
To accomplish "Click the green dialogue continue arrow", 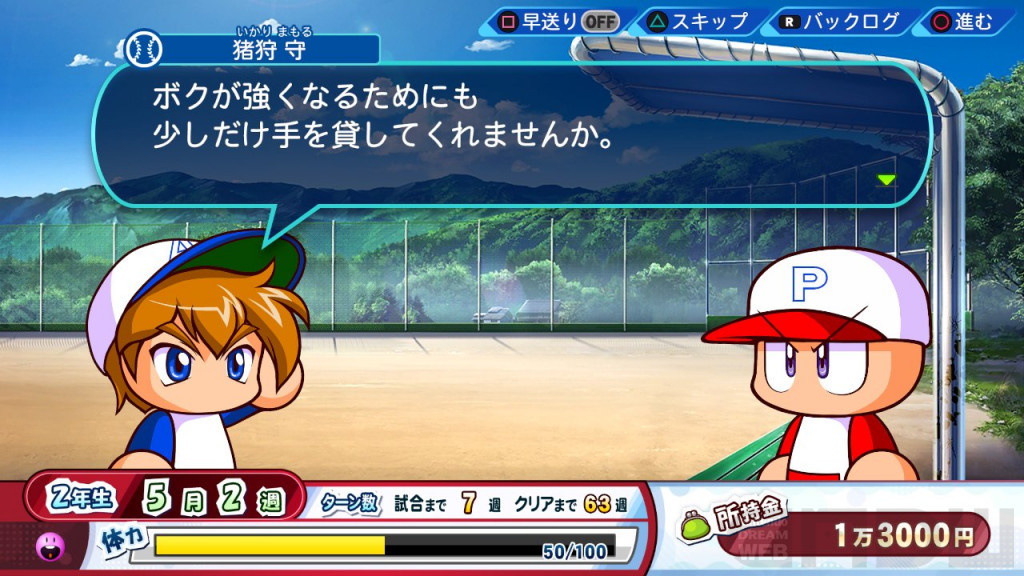I will point(885,180).
